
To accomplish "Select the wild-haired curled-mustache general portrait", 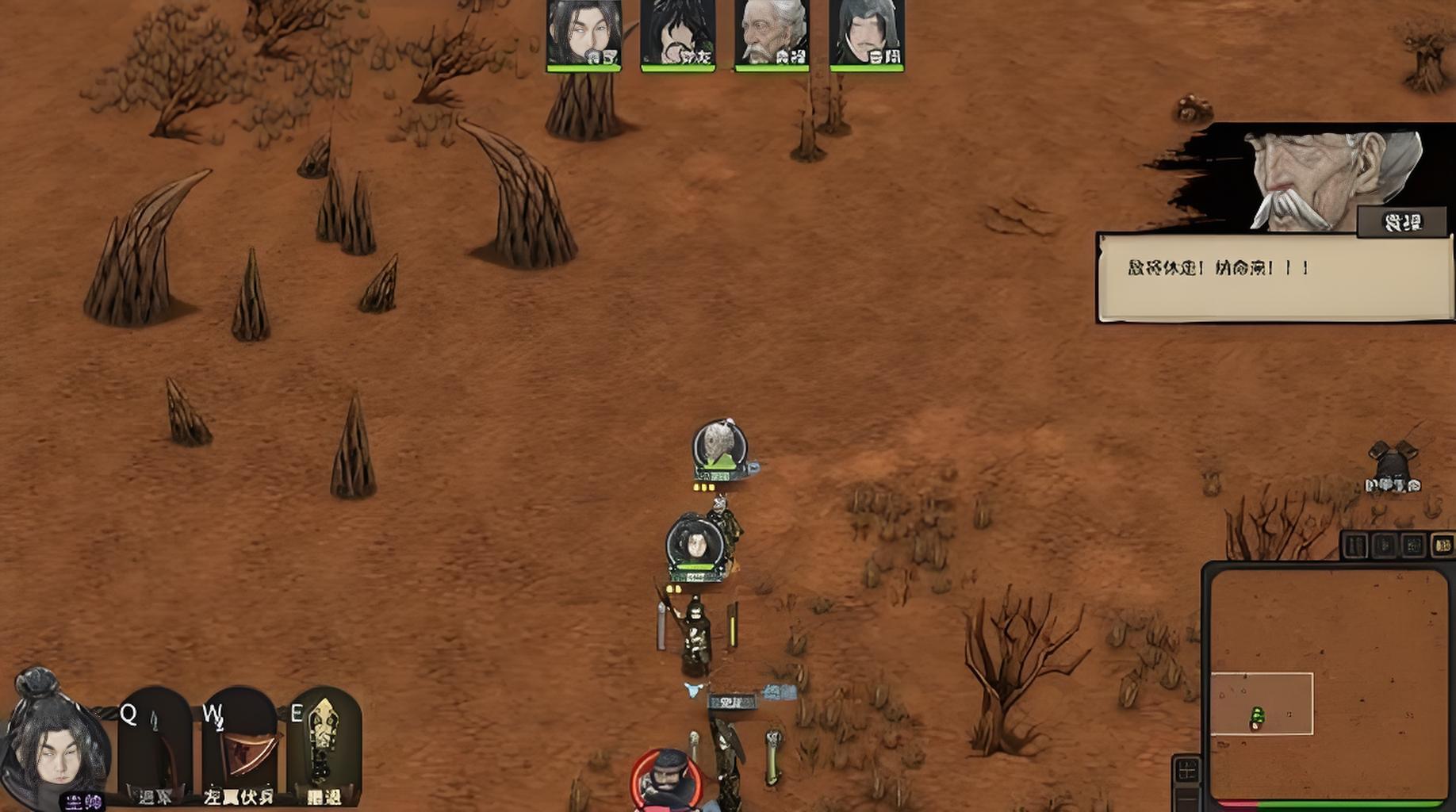I will (678, 34).
